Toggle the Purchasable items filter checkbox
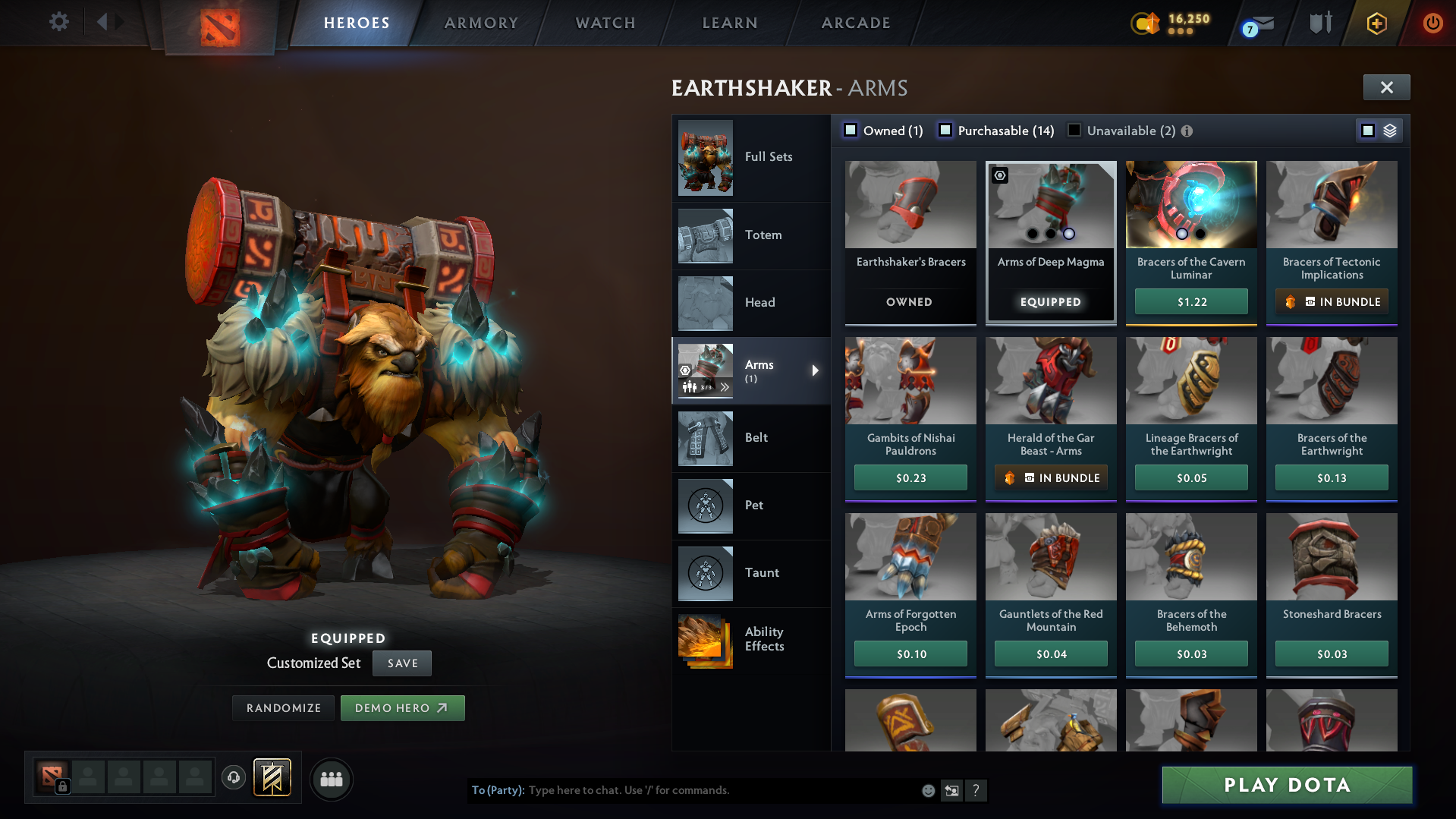 click(945, 130)
